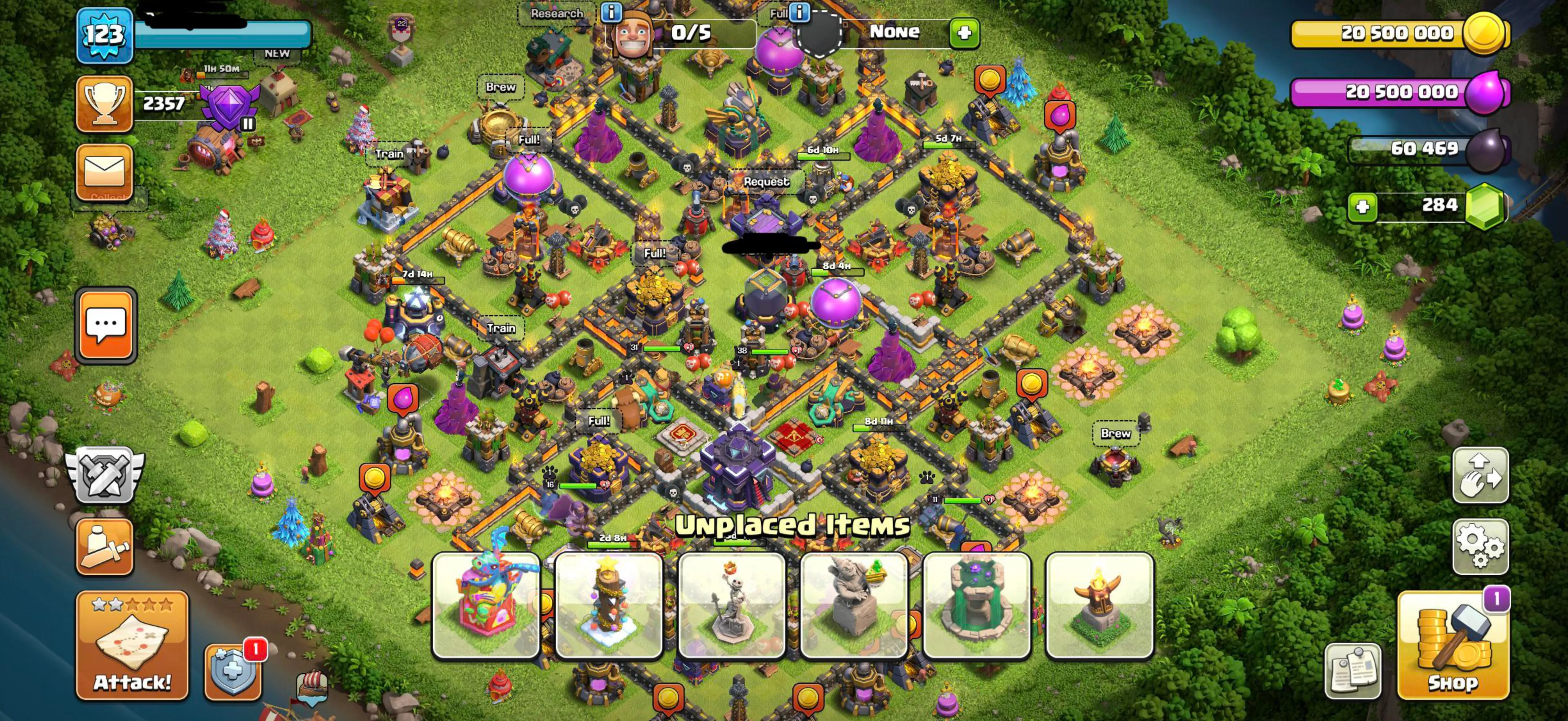1568x721 pixels.
Task: Open the crossed swords war button
Action: [x=105, y=475]
